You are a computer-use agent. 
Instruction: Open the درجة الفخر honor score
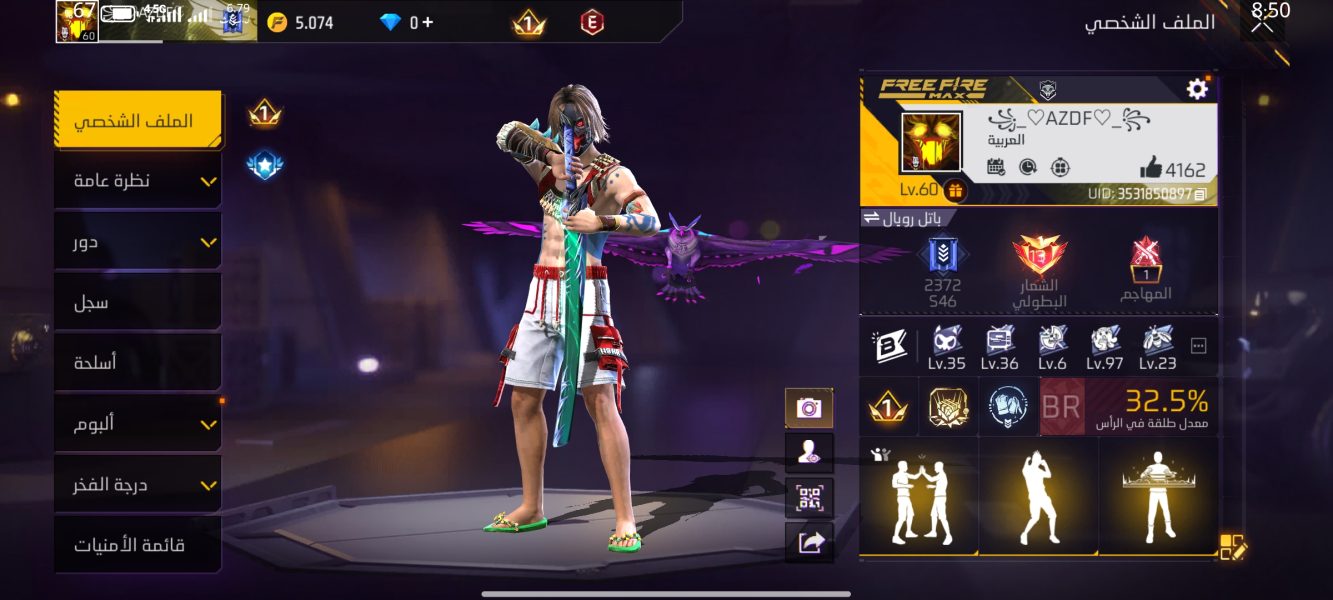pyautogui.click(x=137, y=485)
